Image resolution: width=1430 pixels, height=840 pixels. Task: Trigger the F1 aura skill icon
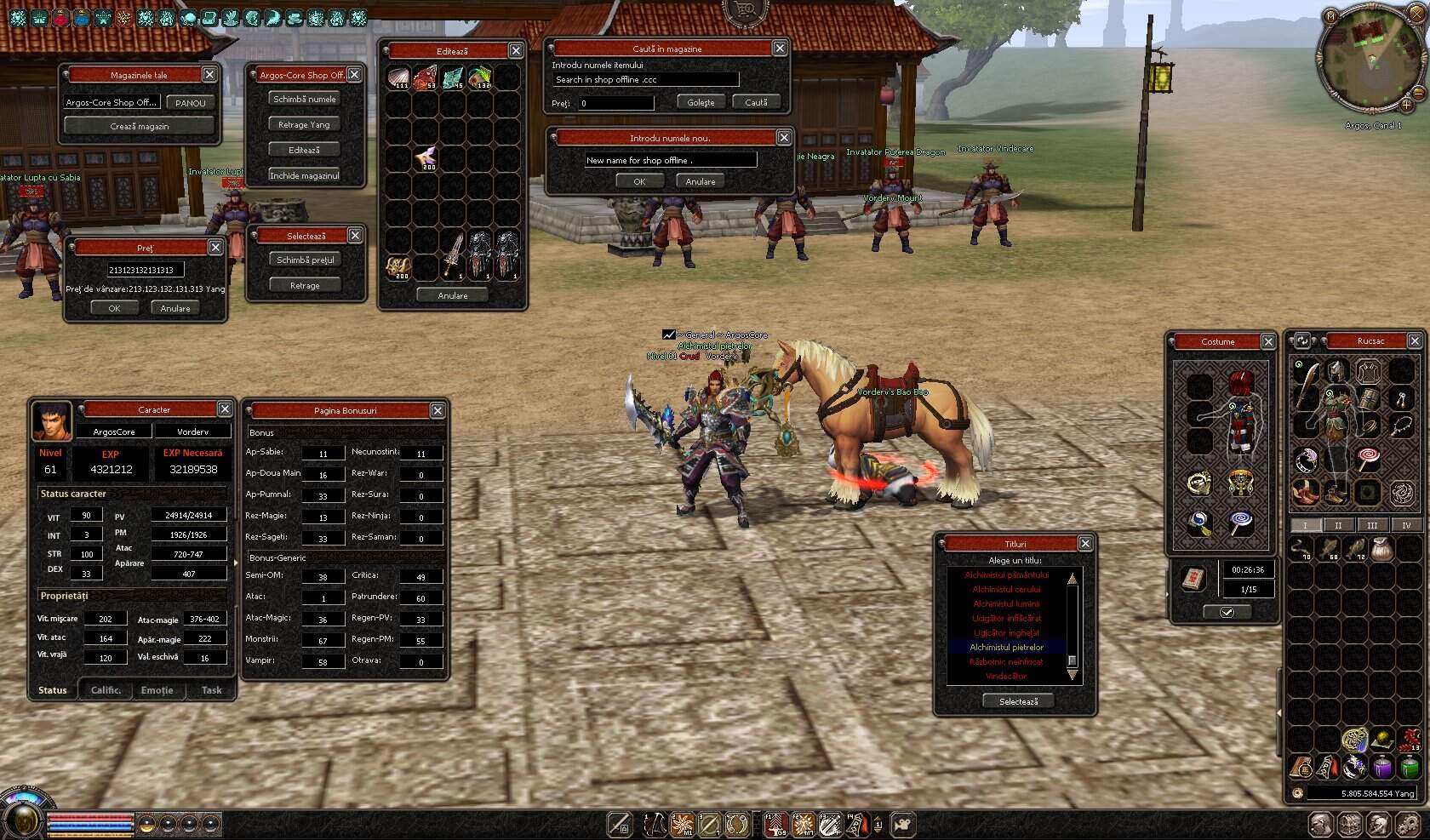pyautogui.click(x=775, y=826)
